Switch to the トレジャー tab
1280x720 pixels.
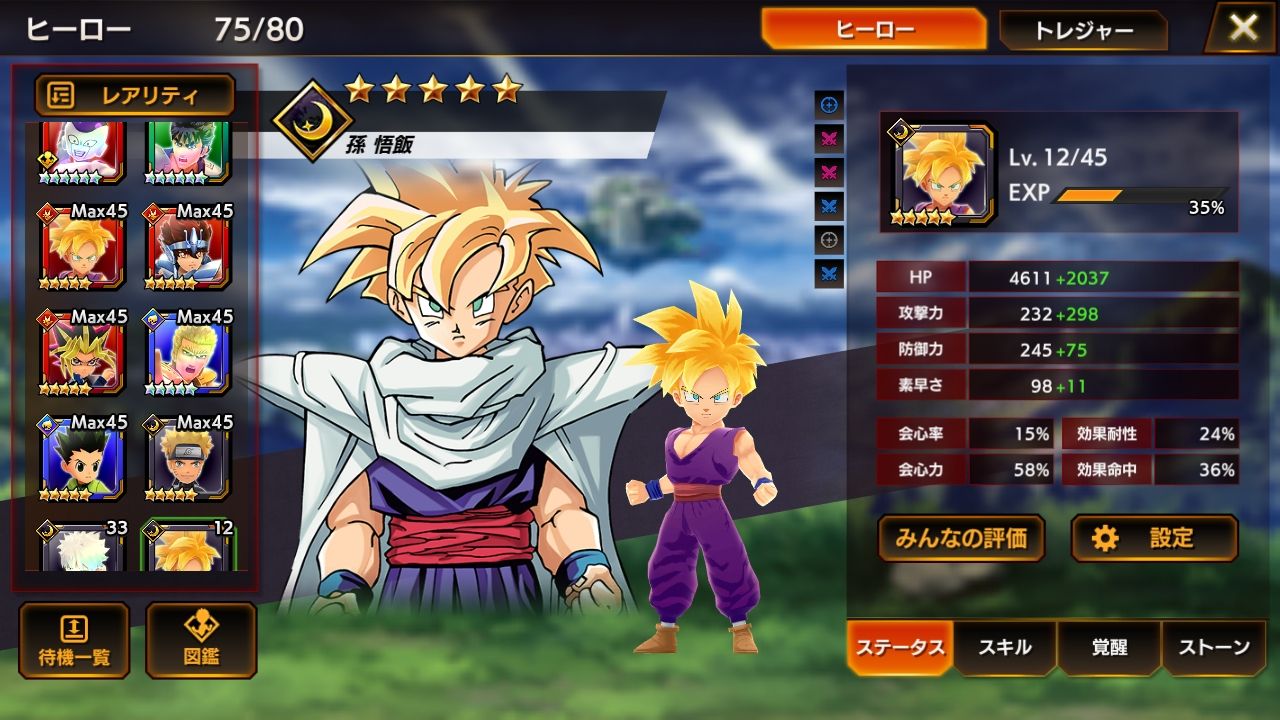tap(1083, 30)
